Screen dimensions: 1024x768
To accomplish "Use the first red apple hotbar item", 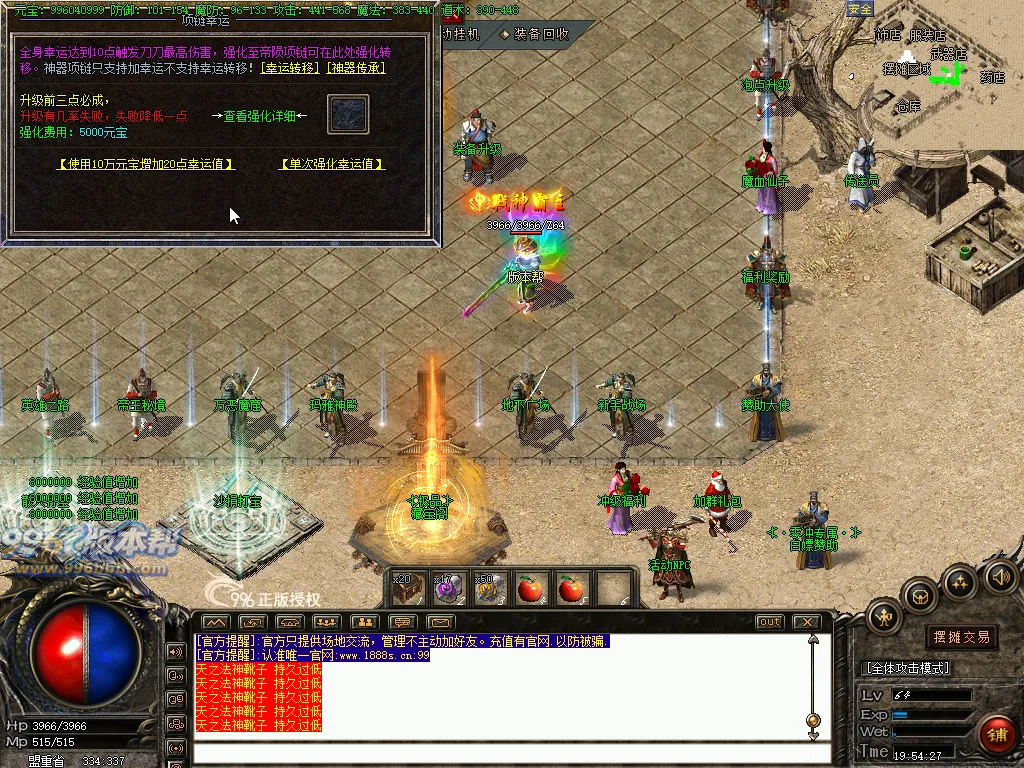I will pyautogui.click(x=529, y=590).
